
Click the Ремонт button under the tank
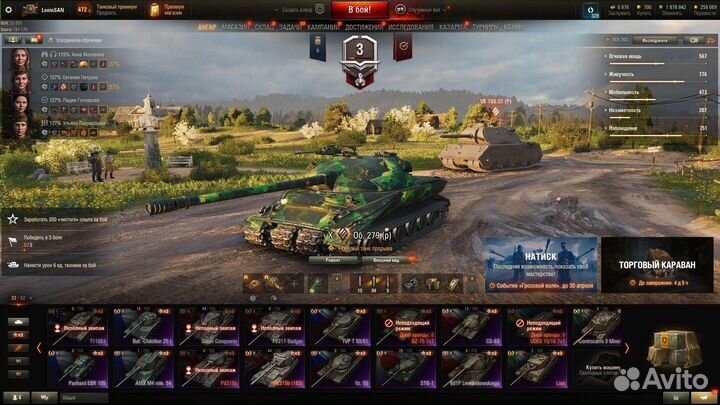pos(333,259)
